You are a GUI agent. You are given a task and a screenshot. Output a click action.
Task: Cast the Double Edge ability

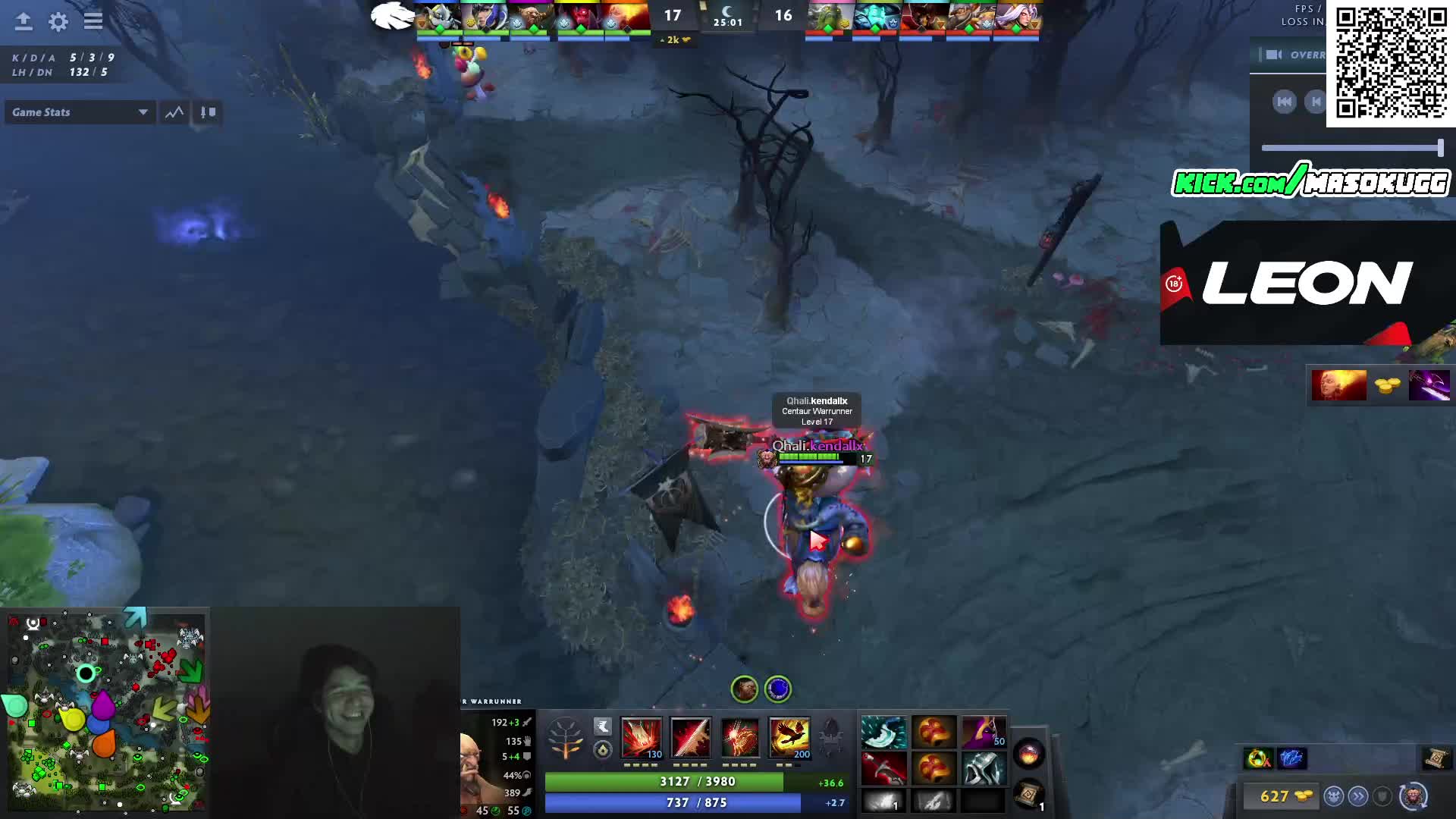(x=691, y=737)
